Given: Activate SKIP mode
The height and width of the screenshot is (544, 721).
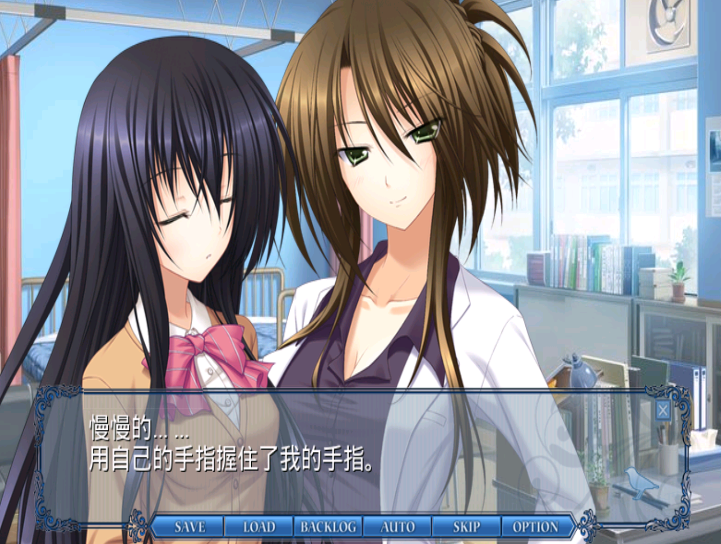Looking at the screenshot, I should tap(466, 527).
